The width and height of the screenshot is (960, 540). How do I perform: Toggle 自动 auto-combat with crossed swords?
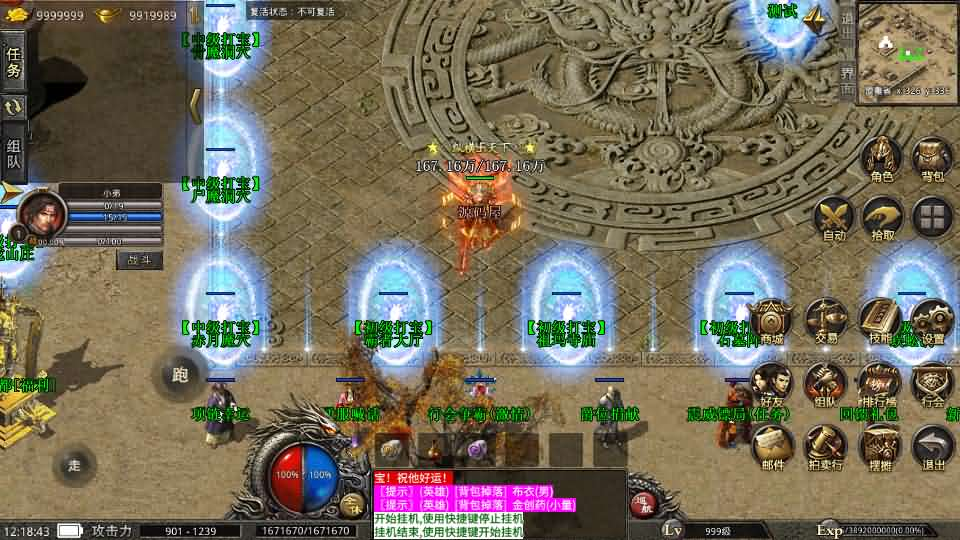(x=833, y=217)
